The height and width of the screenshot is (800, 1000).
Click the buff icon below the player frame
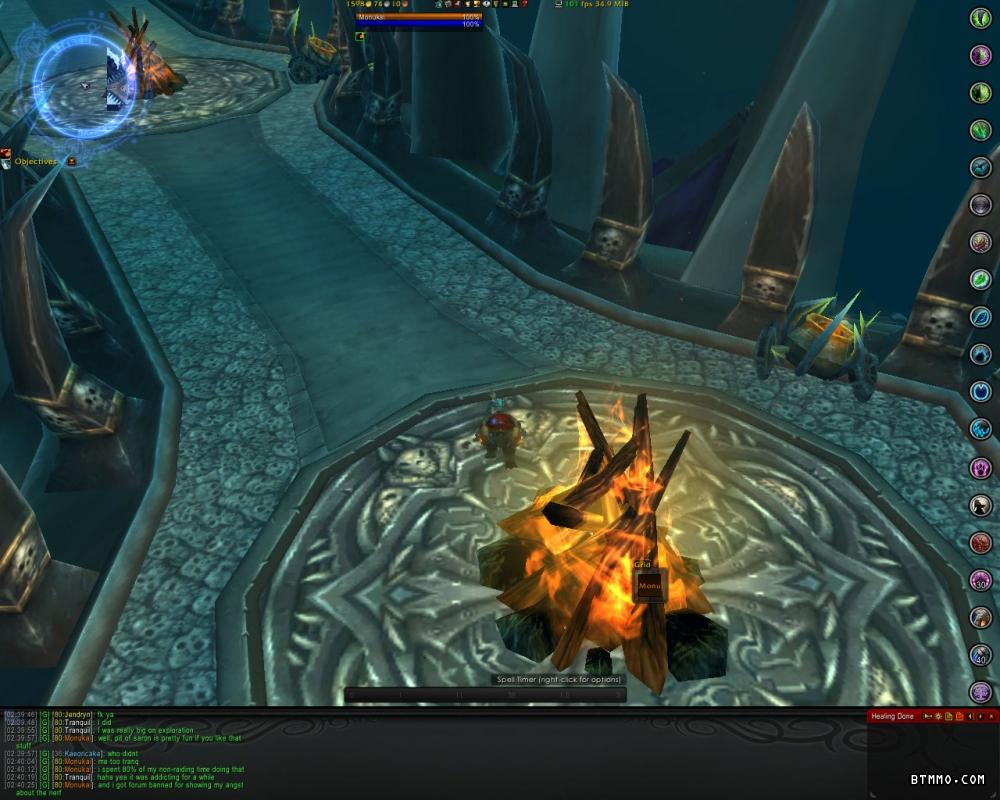pos(361,36)
